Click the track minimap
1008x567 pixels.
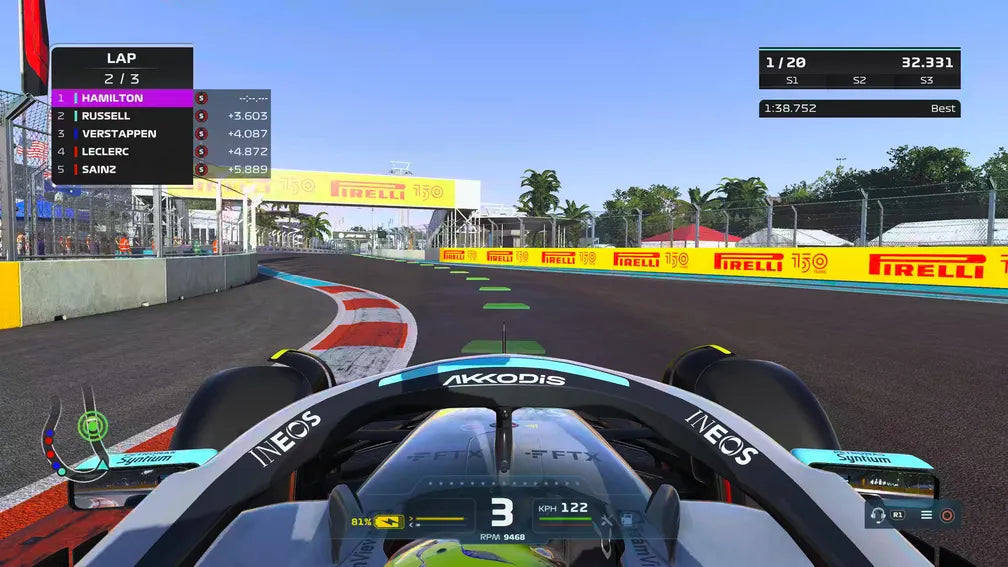pyautogui.click(x=72, y=440)
